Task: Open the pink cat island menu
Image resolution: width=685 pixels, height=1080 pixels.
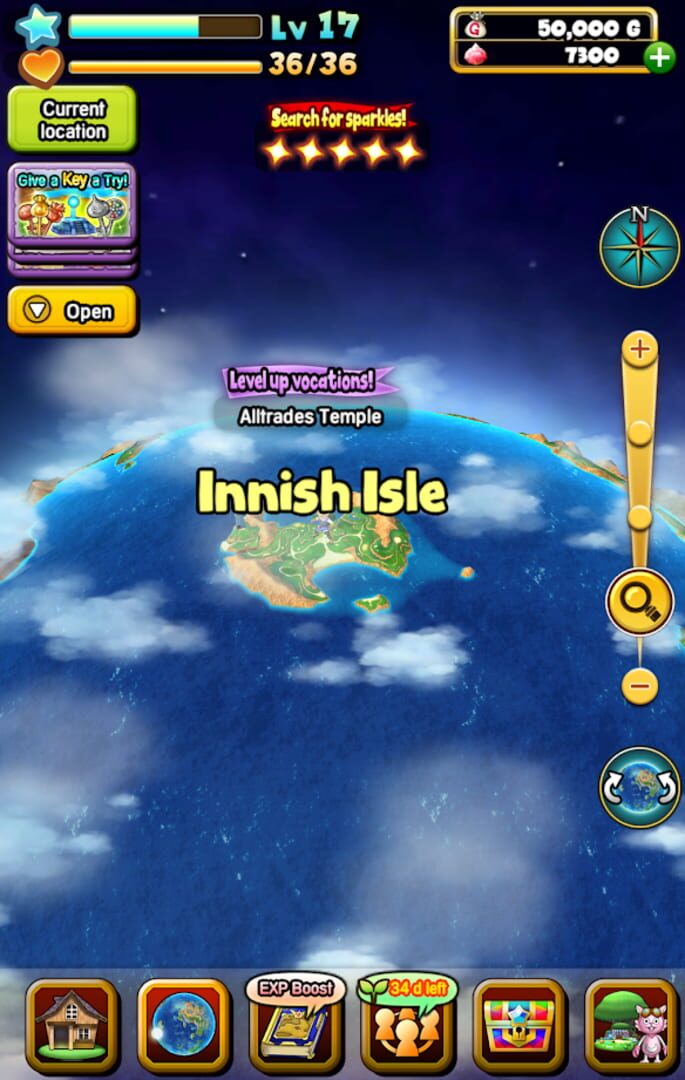Action: click(x=631, y=1024)
